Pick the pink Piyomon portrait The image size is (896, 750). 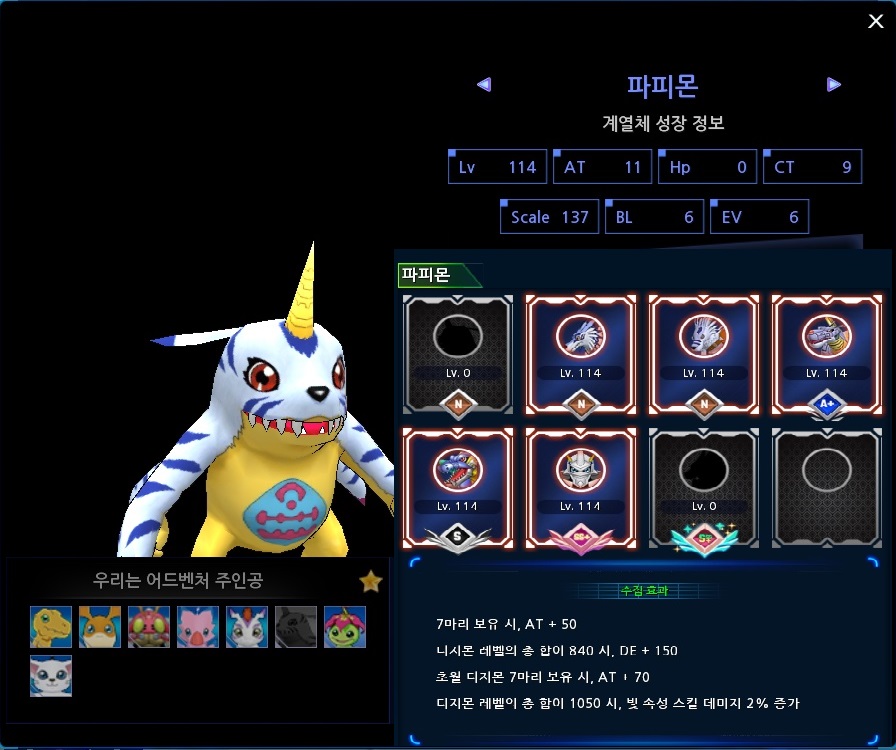[x=198, y=627]
